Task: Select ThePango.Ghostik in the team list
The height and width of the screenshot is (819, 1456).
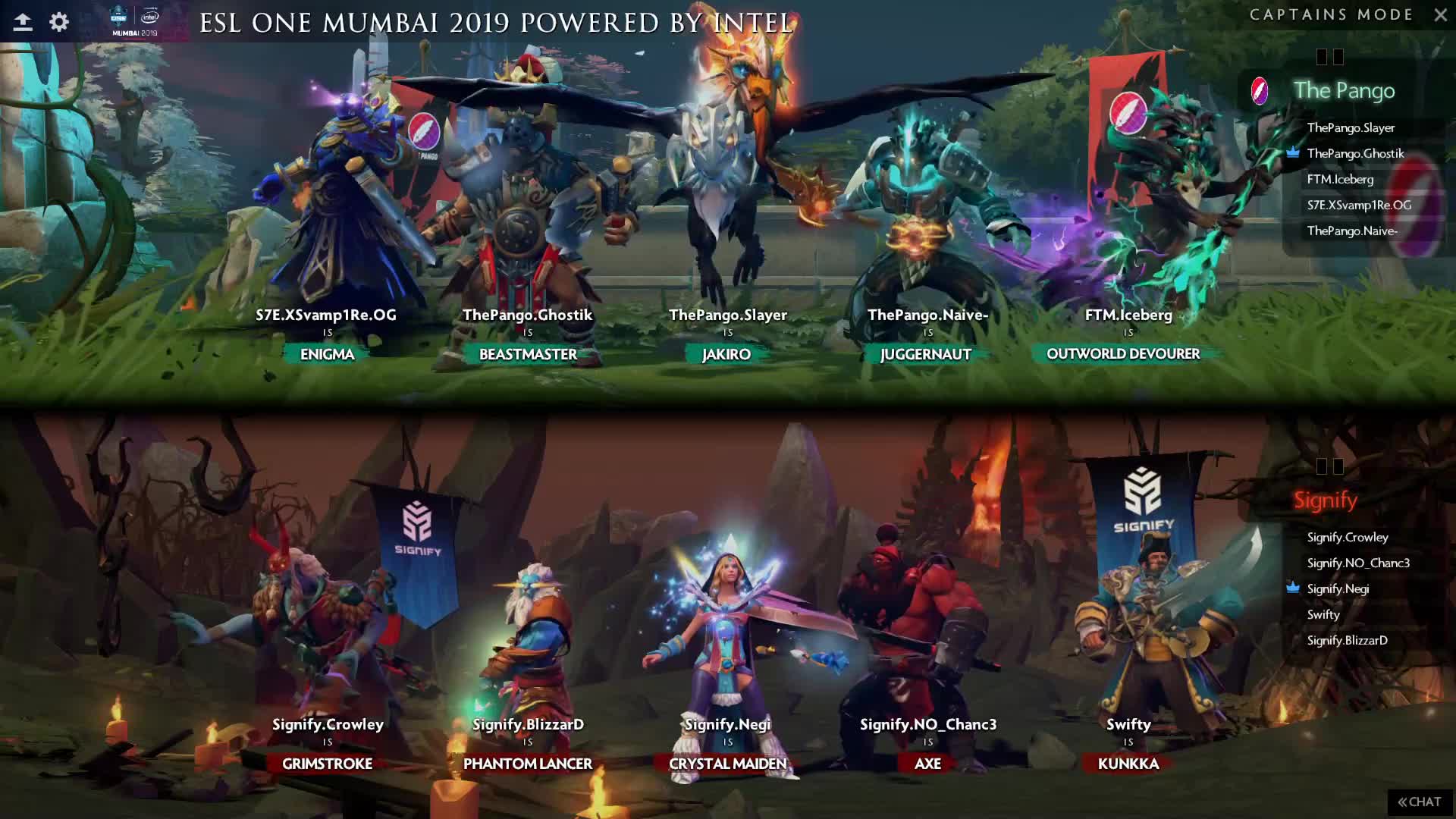Action: point(1355,154)
